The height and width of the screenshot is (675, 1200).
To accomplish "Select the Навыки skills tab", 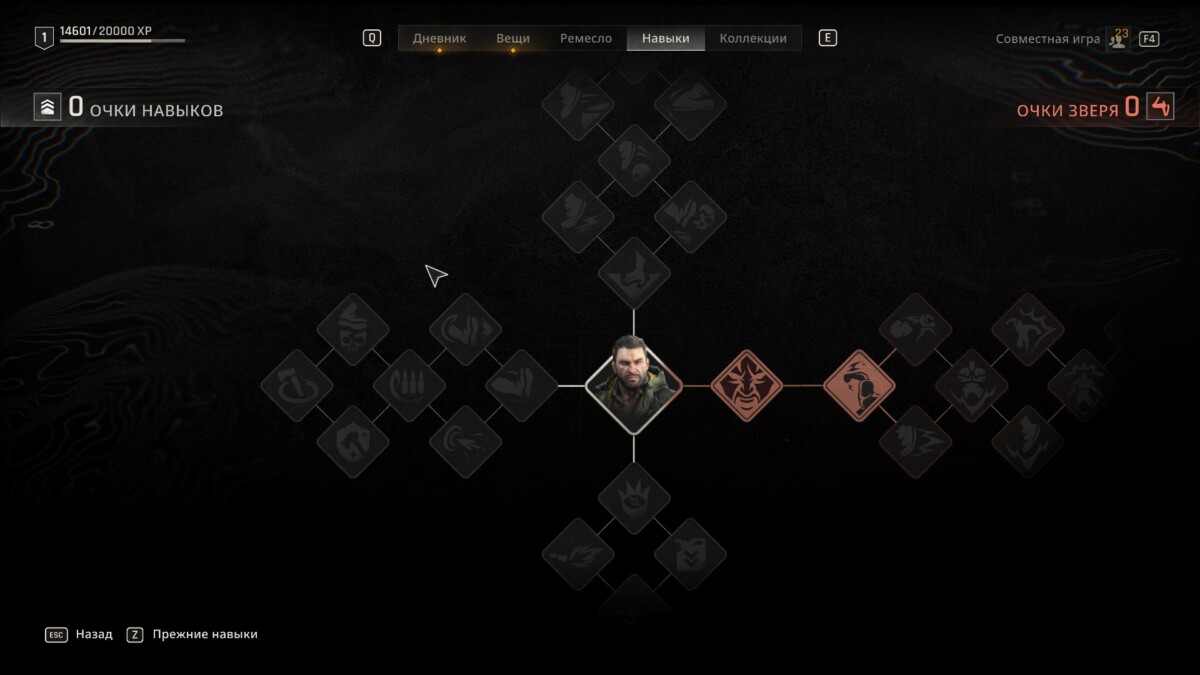I will 666,38.
